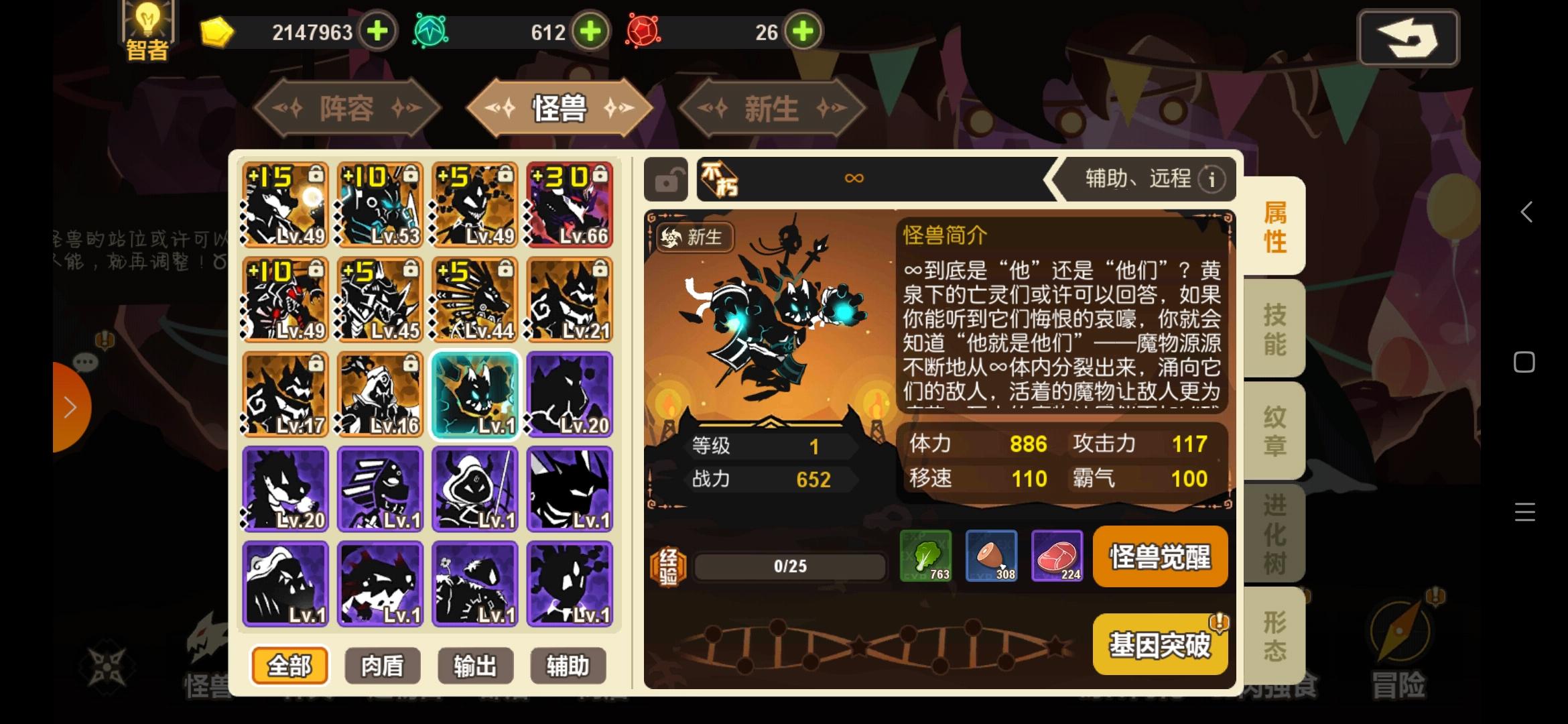Tap the back arrow button in top right
Image resolution: width=1568 pixels, height=724 pixels.
point(1408,38)
